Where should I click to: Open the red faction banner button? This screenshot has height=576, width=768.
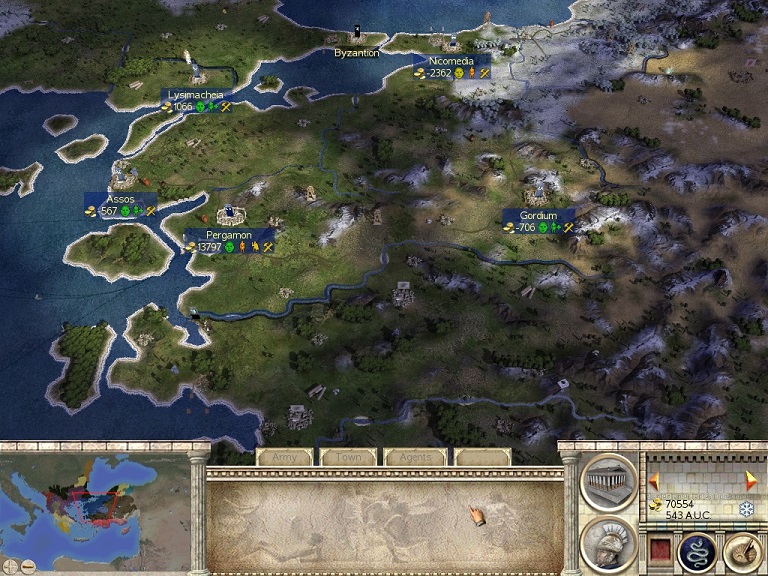tap(659, 549)
